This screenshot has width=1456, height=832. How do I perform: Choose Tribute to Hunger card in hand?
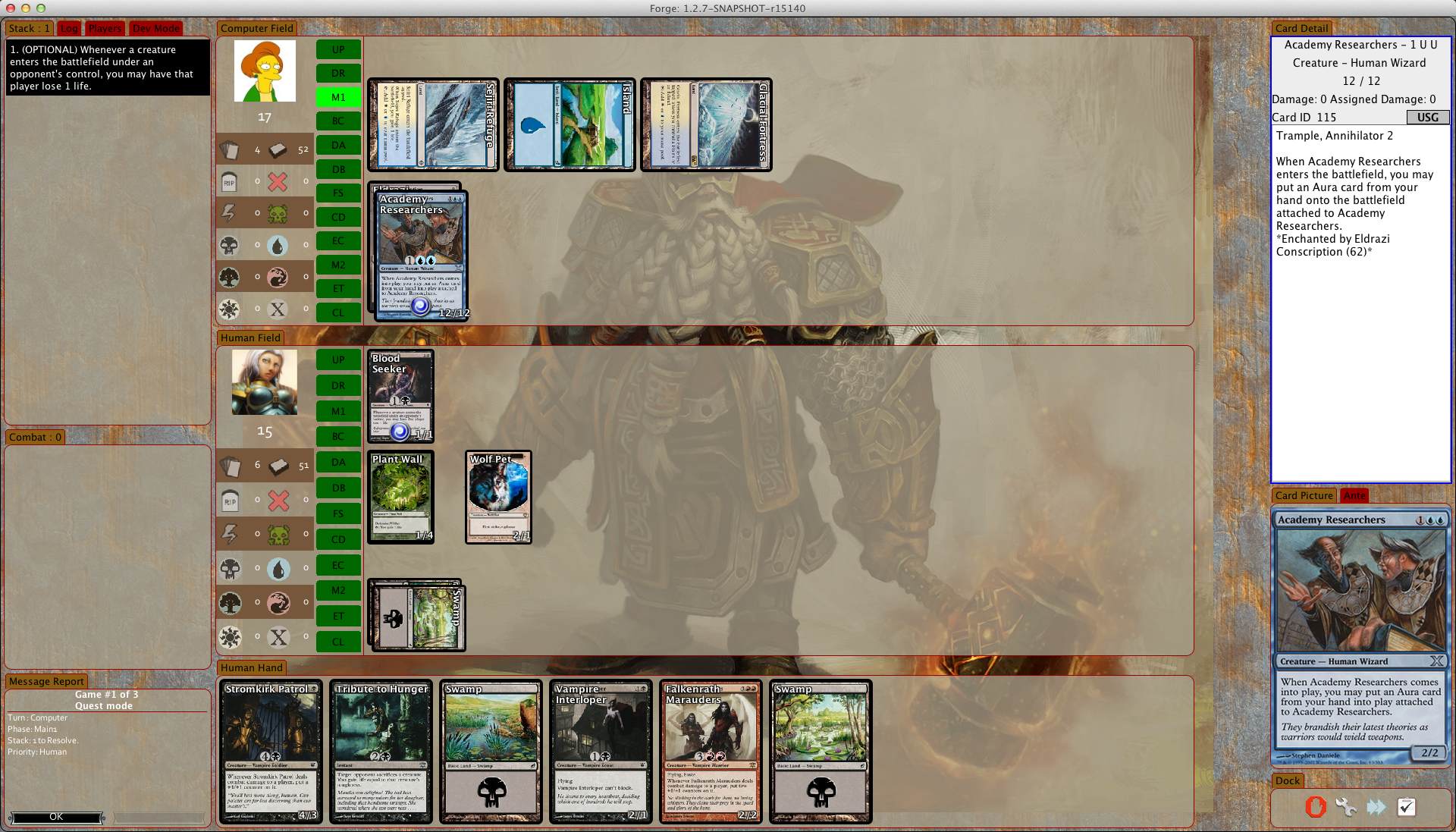381,751
